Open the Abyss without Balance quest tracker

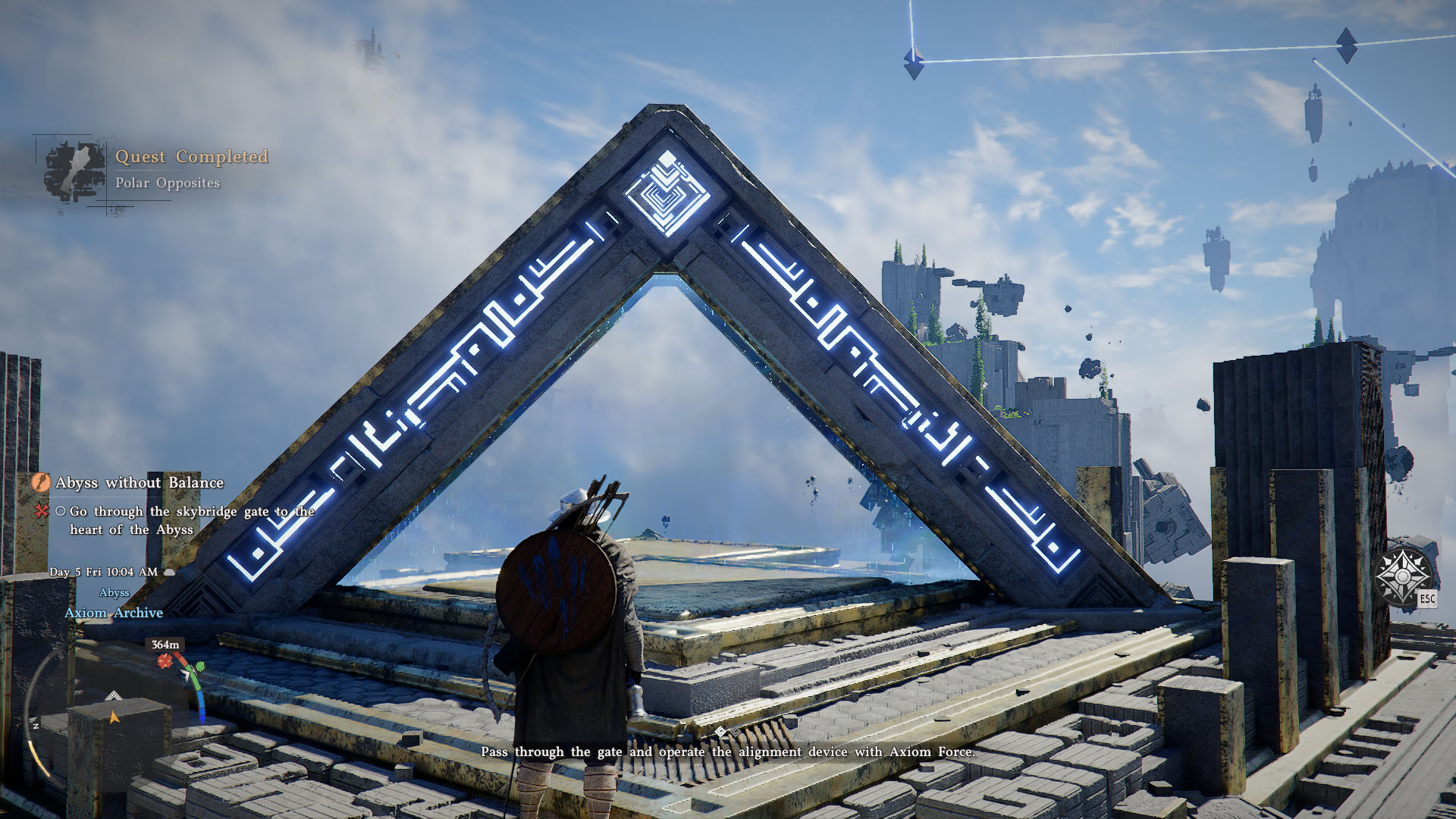pyautogui.click(x=139, y=482)
